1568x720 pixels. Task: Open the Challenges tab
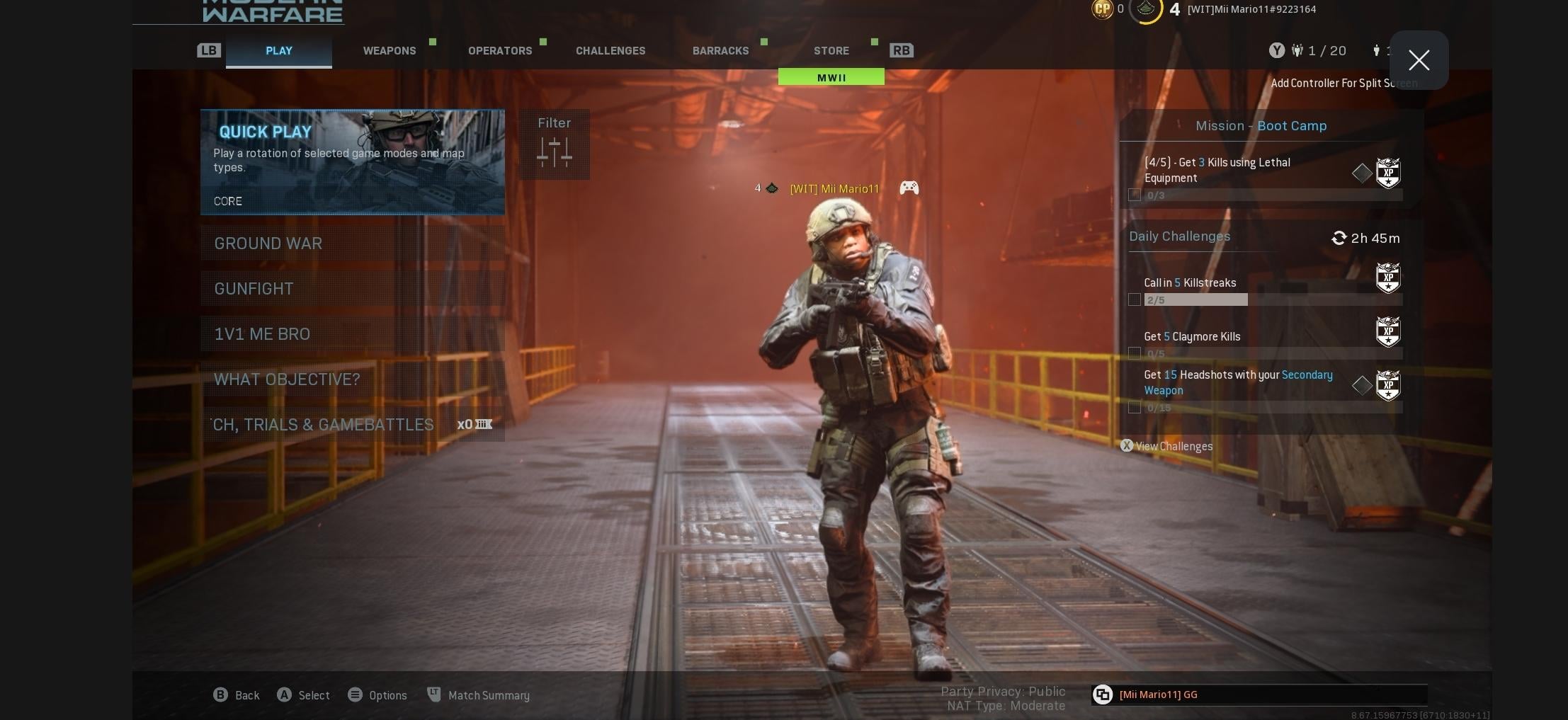[x=610, y=51]
